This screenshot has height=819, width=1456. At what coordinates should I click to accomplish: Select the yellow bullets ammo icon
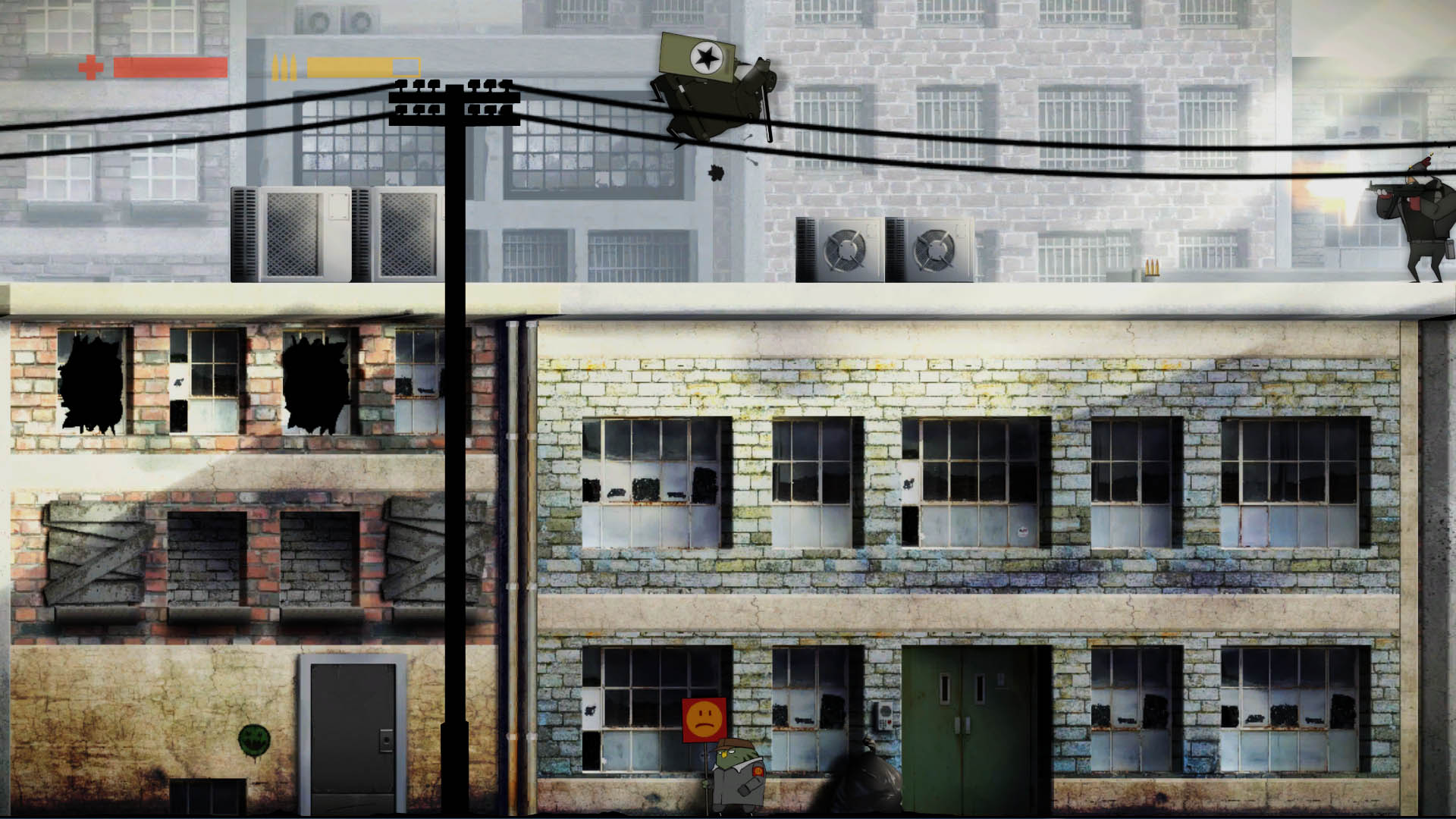285,67
